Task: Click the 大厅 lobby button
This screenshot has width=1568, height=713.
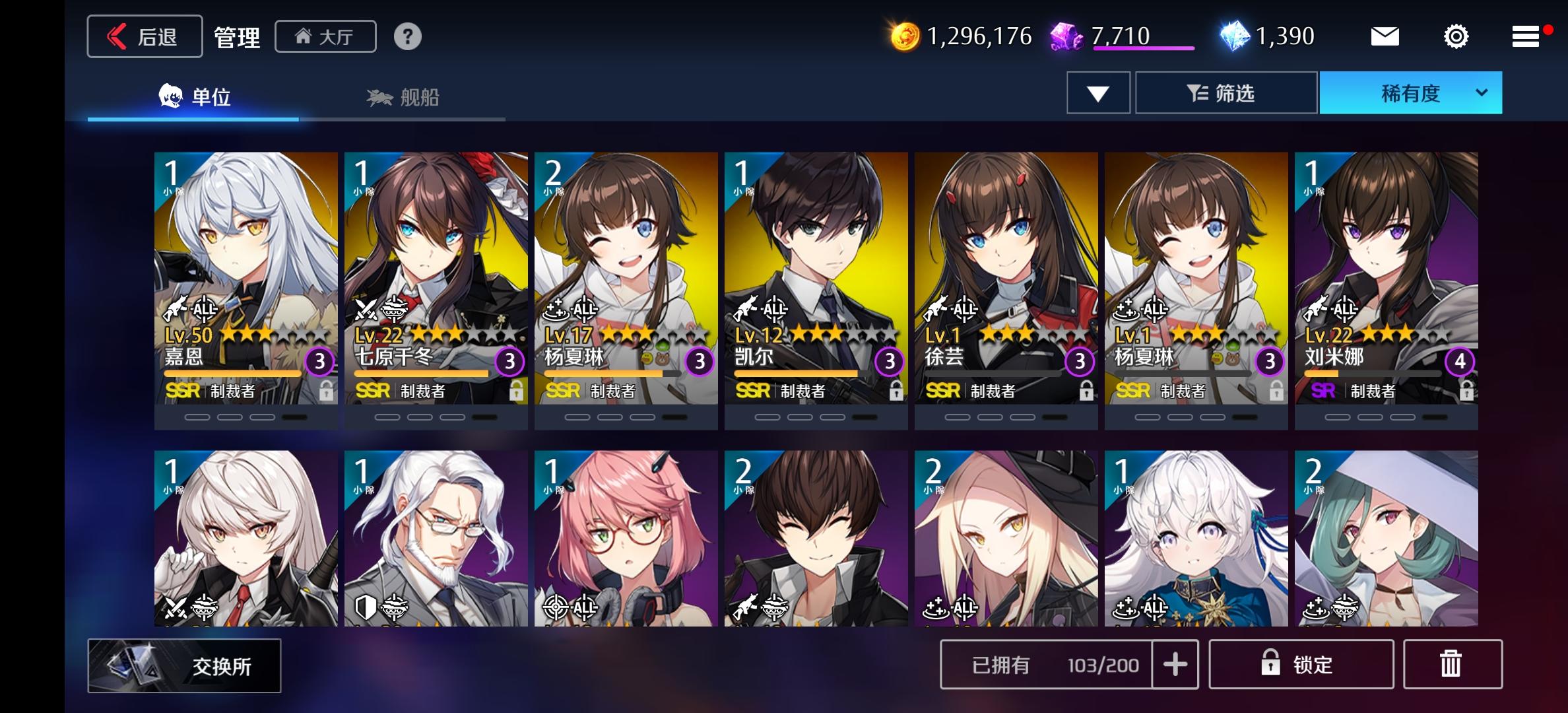Action: 325,36
